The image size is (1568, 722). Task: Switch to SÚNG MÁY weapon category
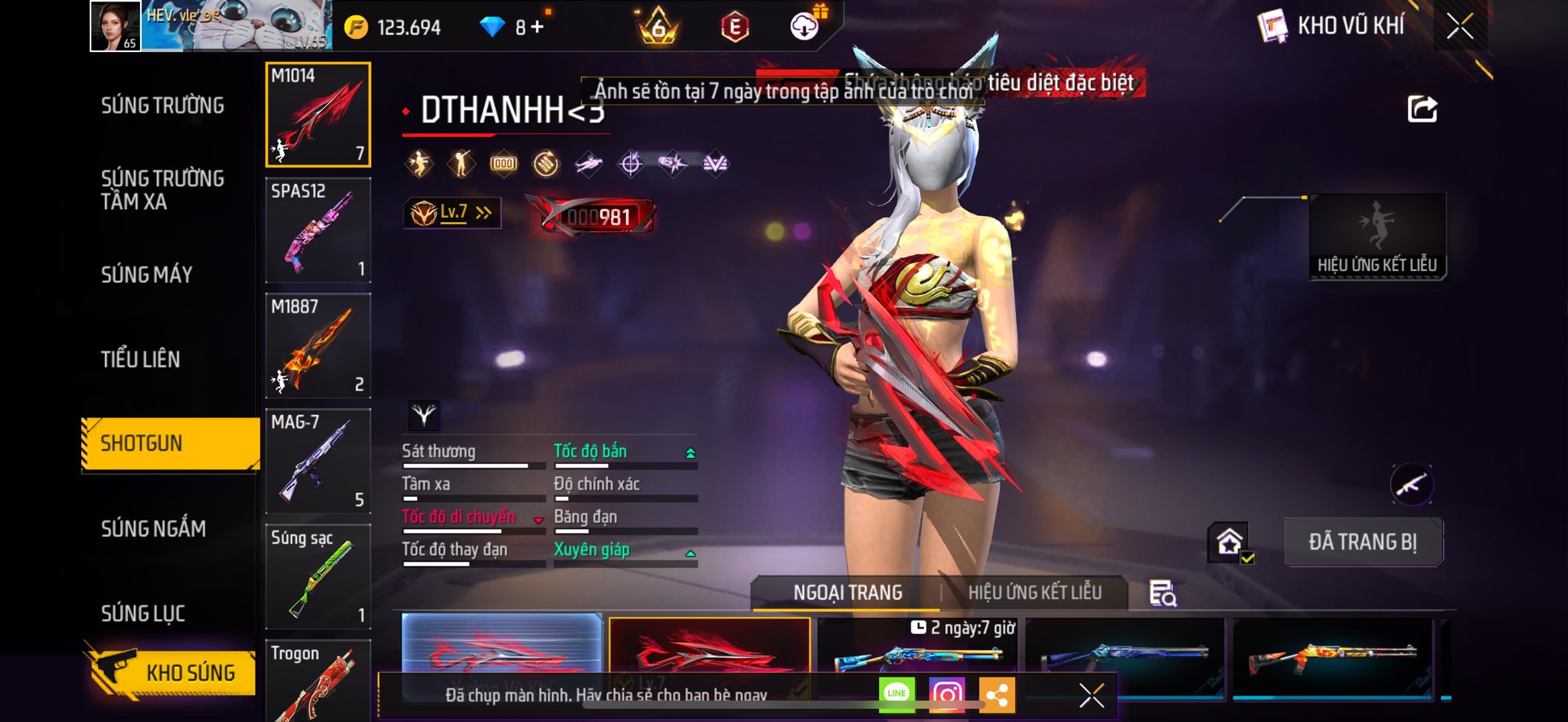[x=146, y=275]
